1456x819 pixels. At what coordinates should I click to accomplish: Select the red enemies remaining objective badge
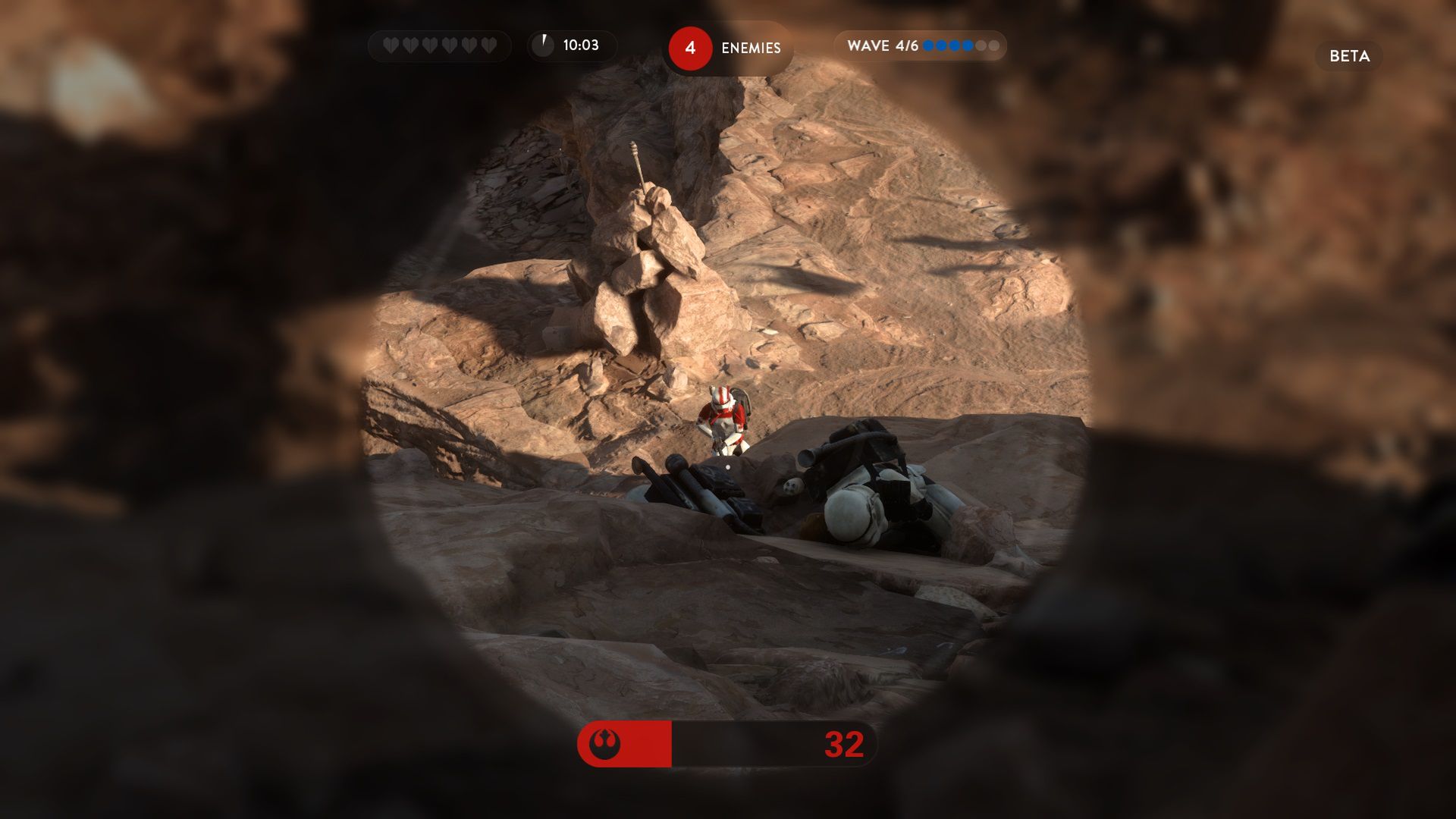[689, 49]
